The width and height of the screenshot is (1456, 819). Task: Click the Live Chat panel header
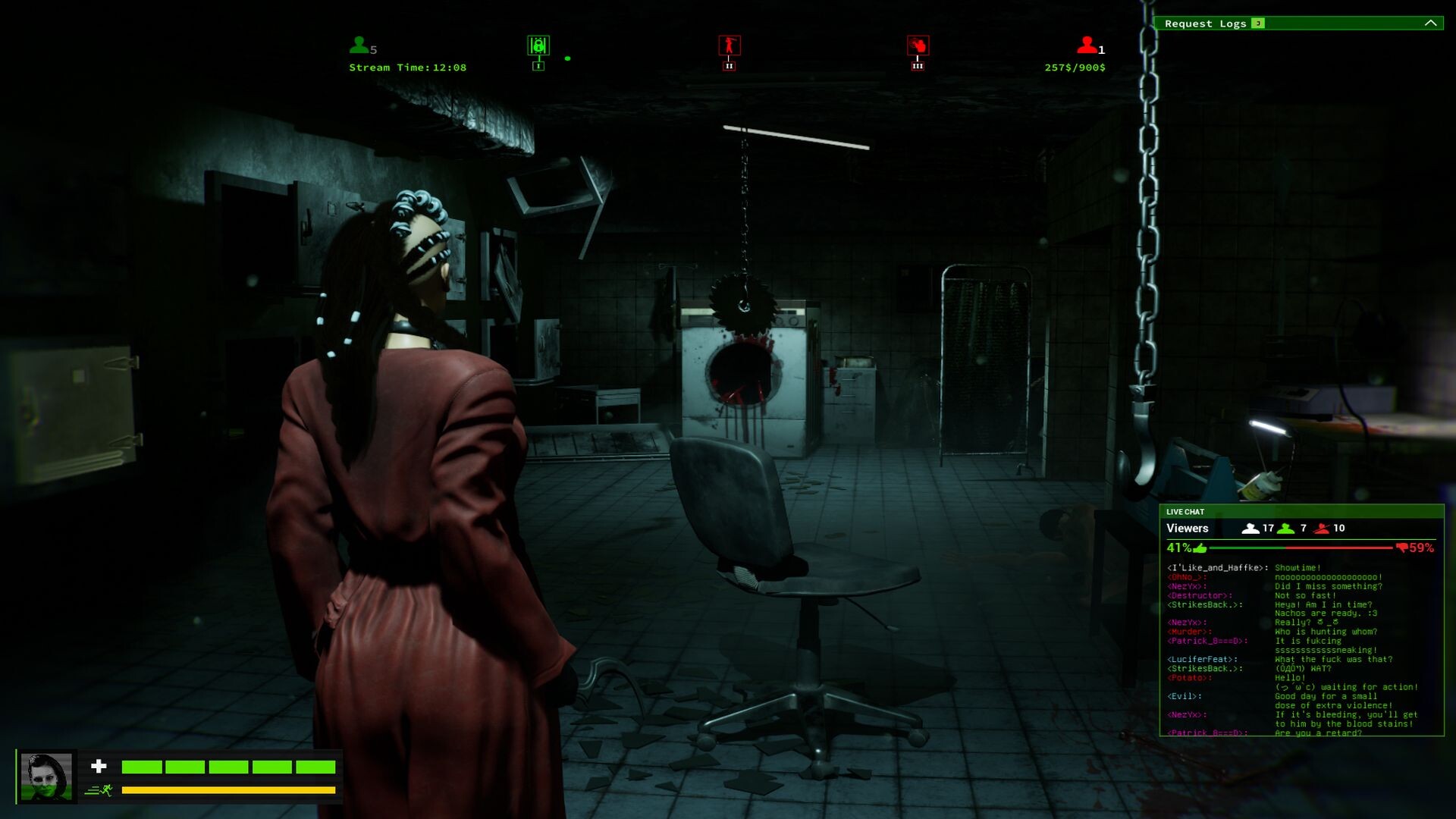(1301, 512)
